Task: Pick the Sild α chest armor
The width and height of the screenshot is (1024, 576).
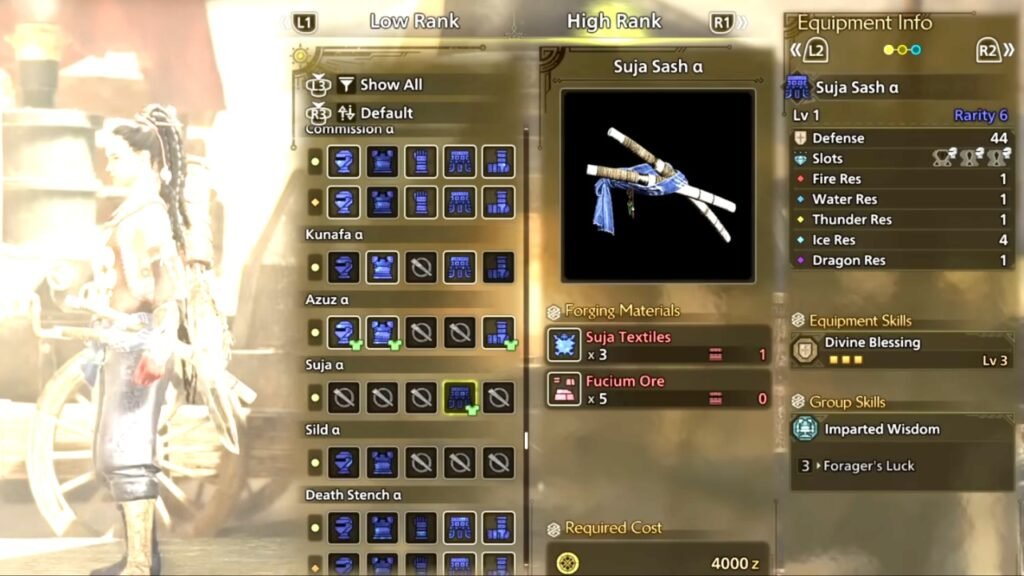Action: point(383,462)
